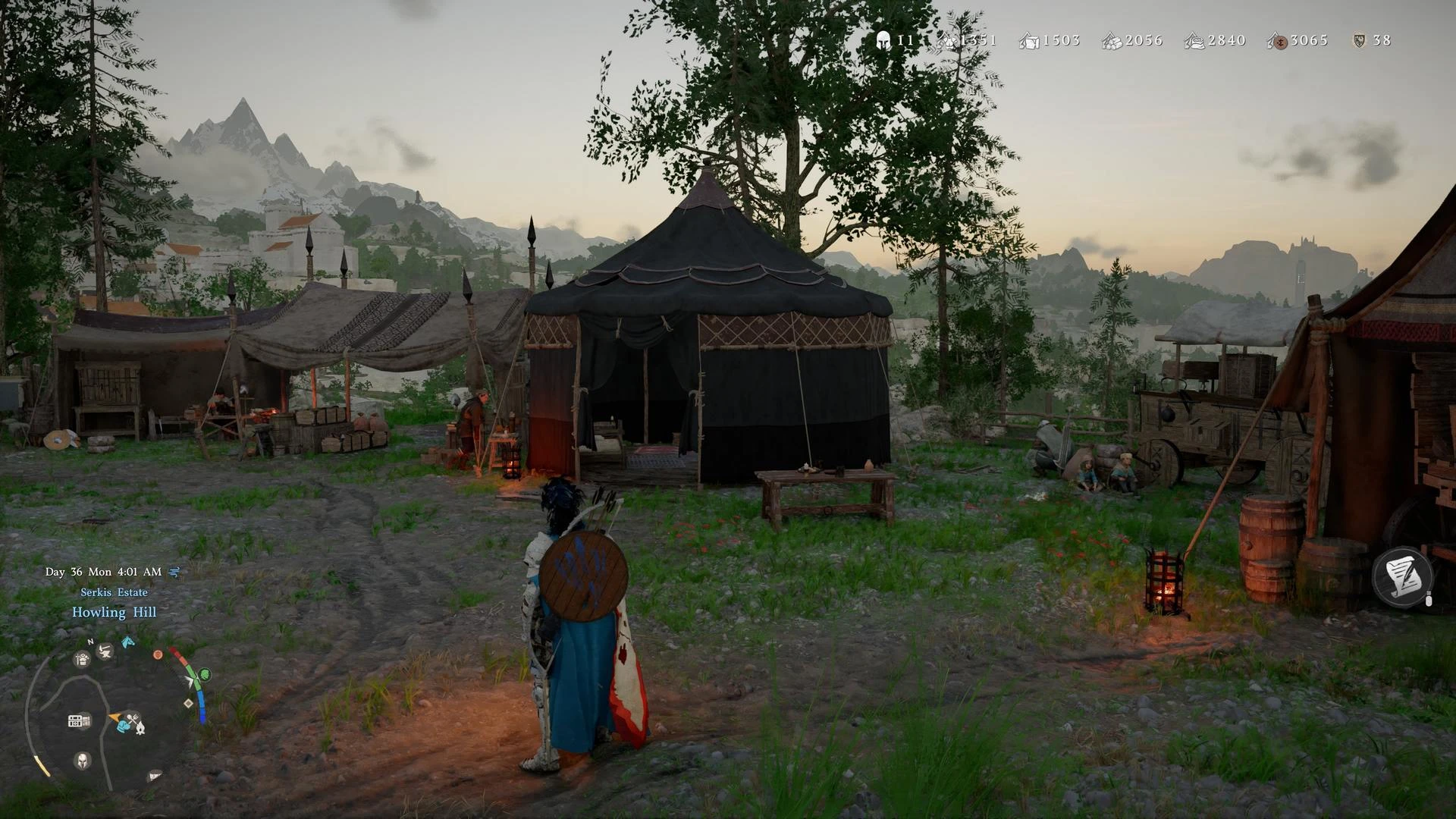Select the gift box marker on minimap
Viewport: 1456px width, 819px height.
click(x=82, y=660)
